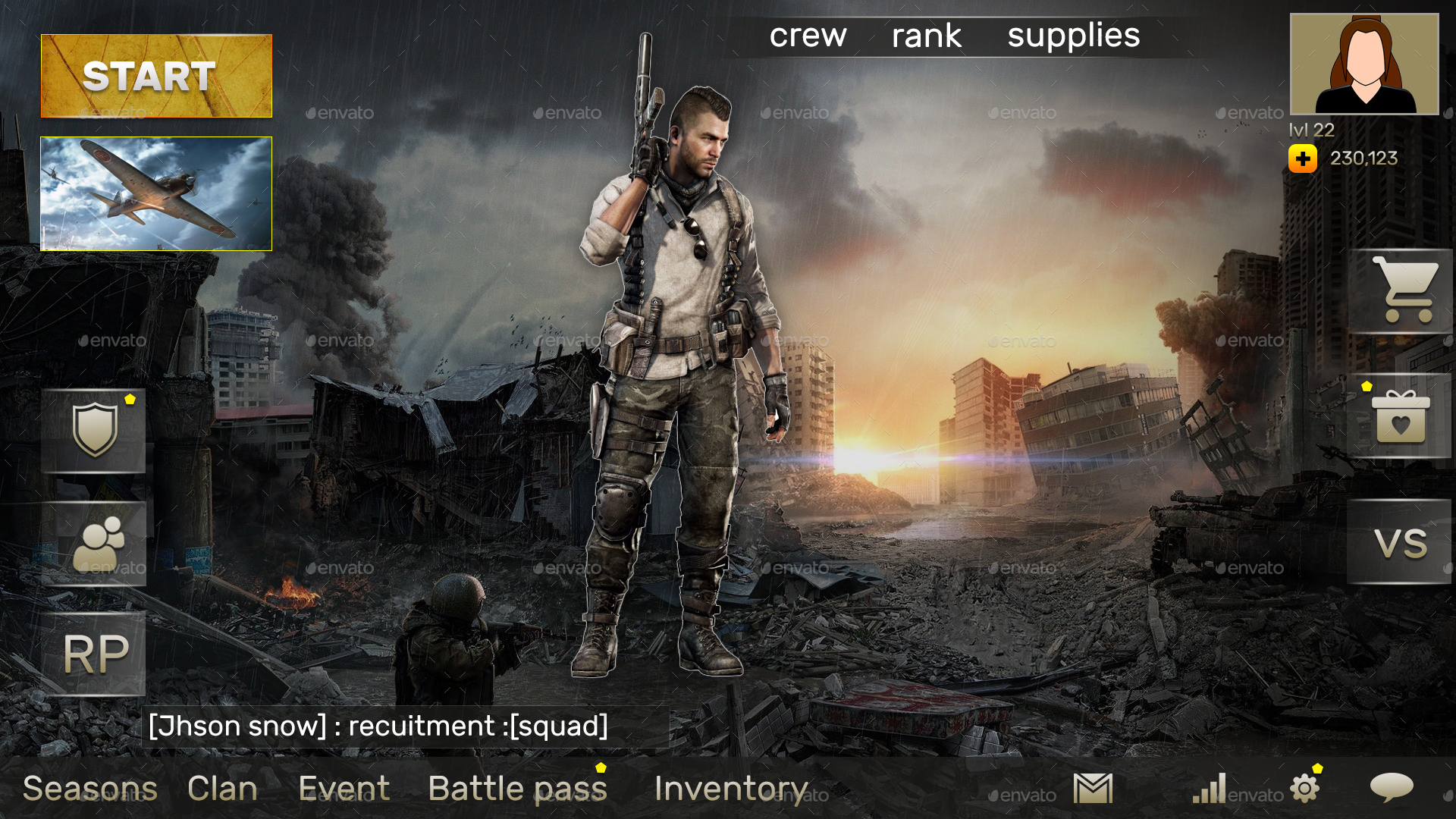Add gold with the plus button
Image resolution: width=1456 pixels, height=819 pixels.
[x=1302, y=158]
